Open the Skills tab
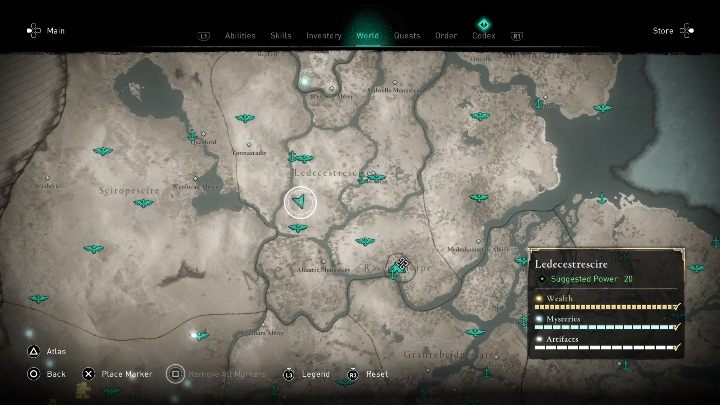The image size is (720, 405). (x=281, y=36)
